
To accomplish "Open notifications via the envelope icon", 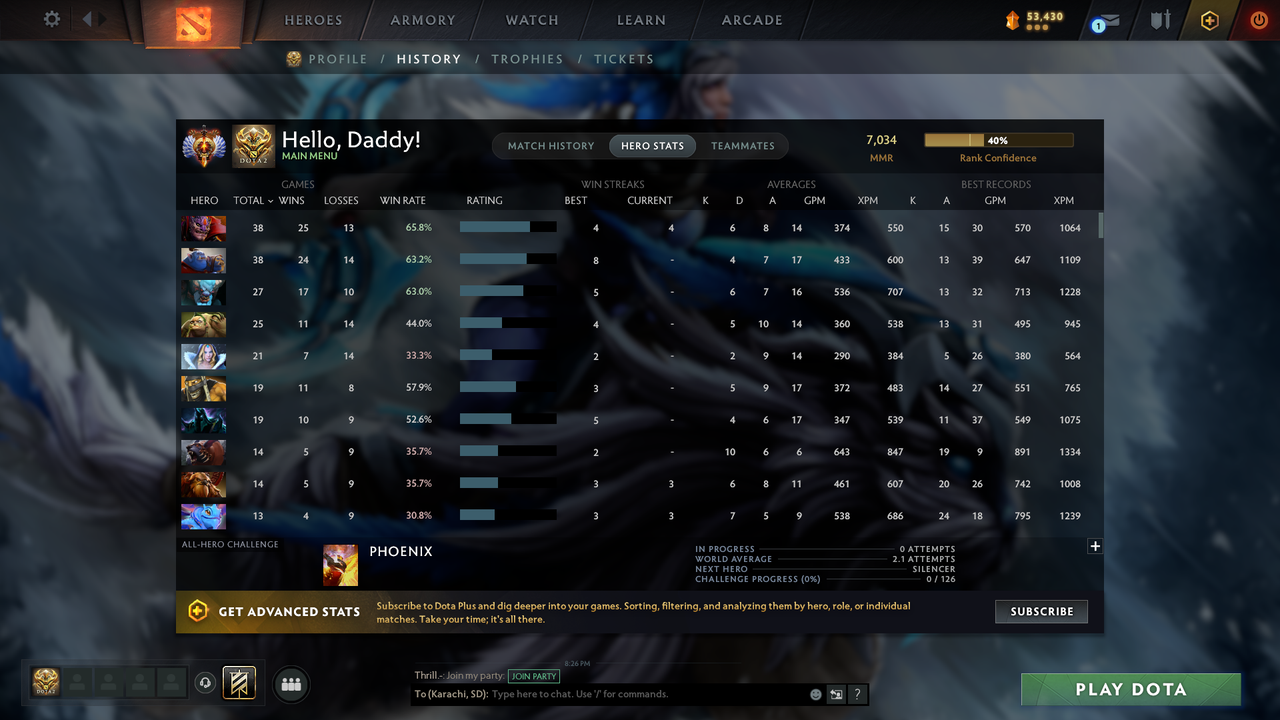I will [x=1103, y=19].
